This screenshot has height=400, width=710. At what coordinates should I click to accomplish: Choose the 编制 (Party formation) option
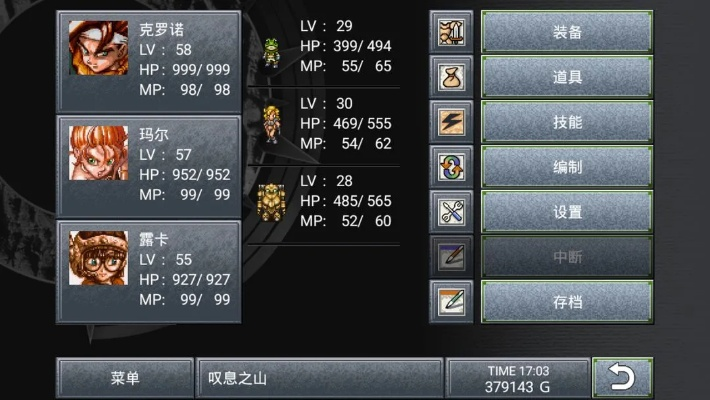(x=567, y=167)
